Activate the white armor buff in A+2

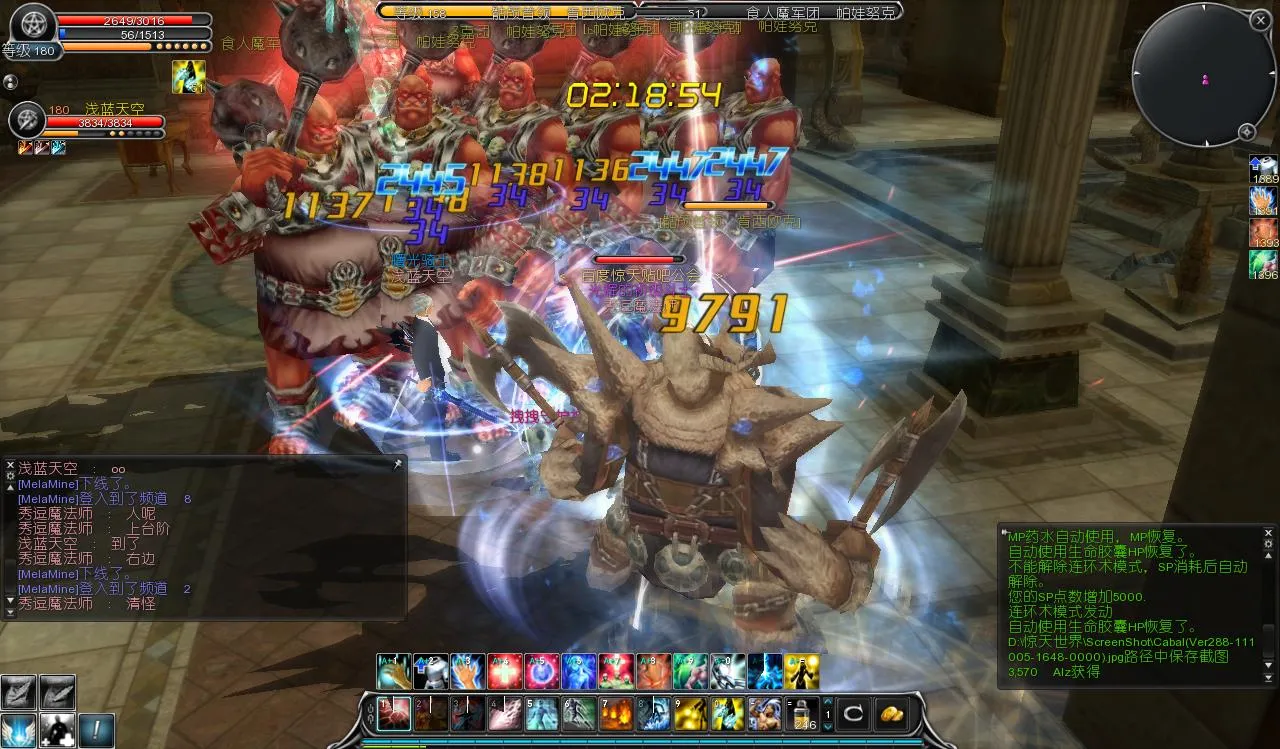[431, 672]
